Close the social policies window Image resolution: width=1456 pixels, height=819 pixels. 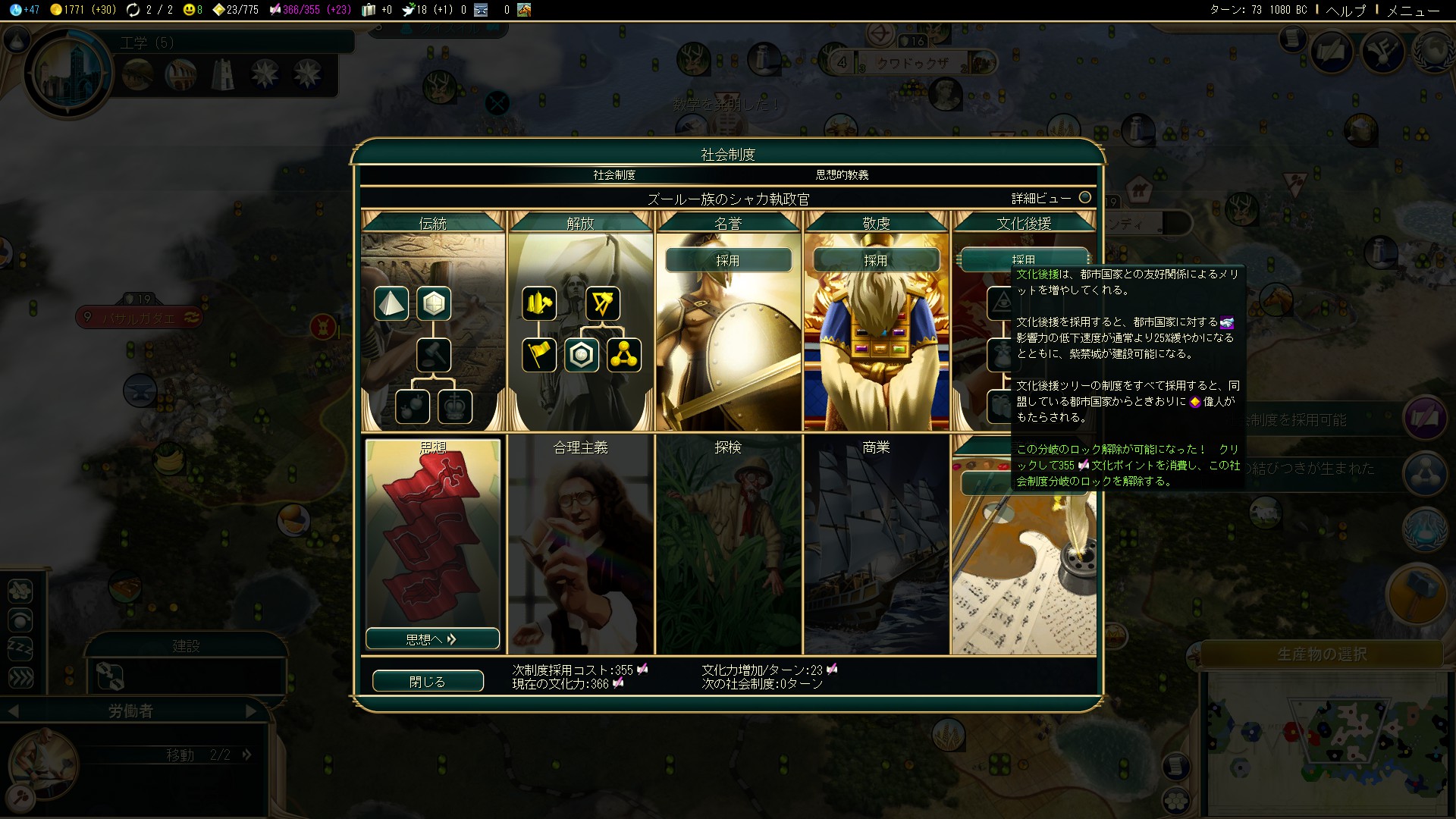[428, 681]
